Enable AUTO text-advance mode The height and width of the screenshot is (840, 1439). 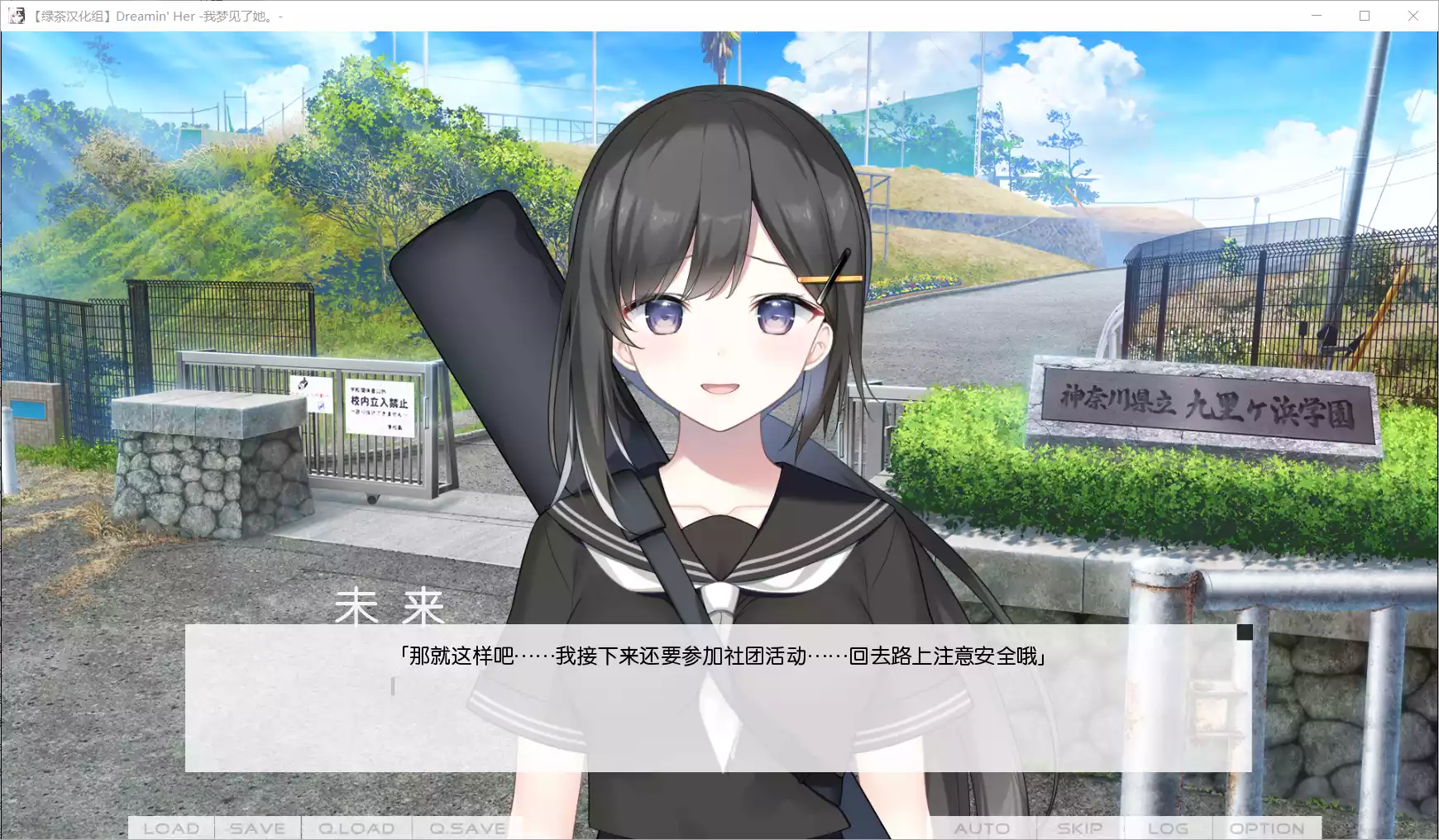pos(983,827)
